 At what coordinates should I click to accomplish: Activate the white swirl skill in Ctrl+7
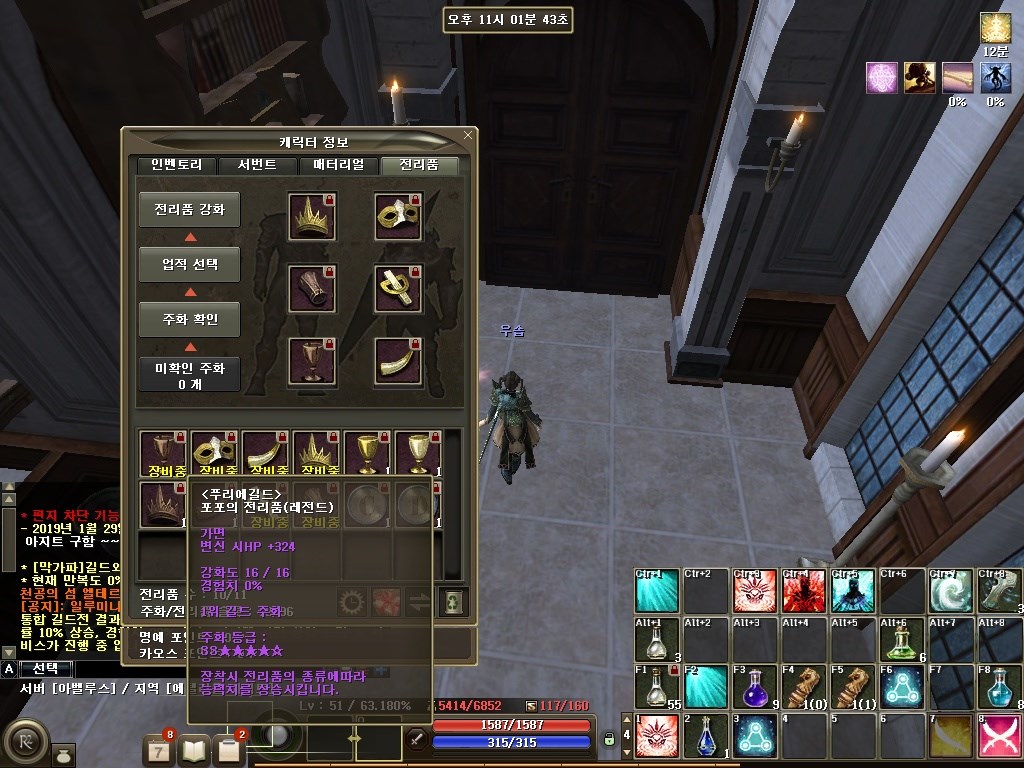(949, 592)
